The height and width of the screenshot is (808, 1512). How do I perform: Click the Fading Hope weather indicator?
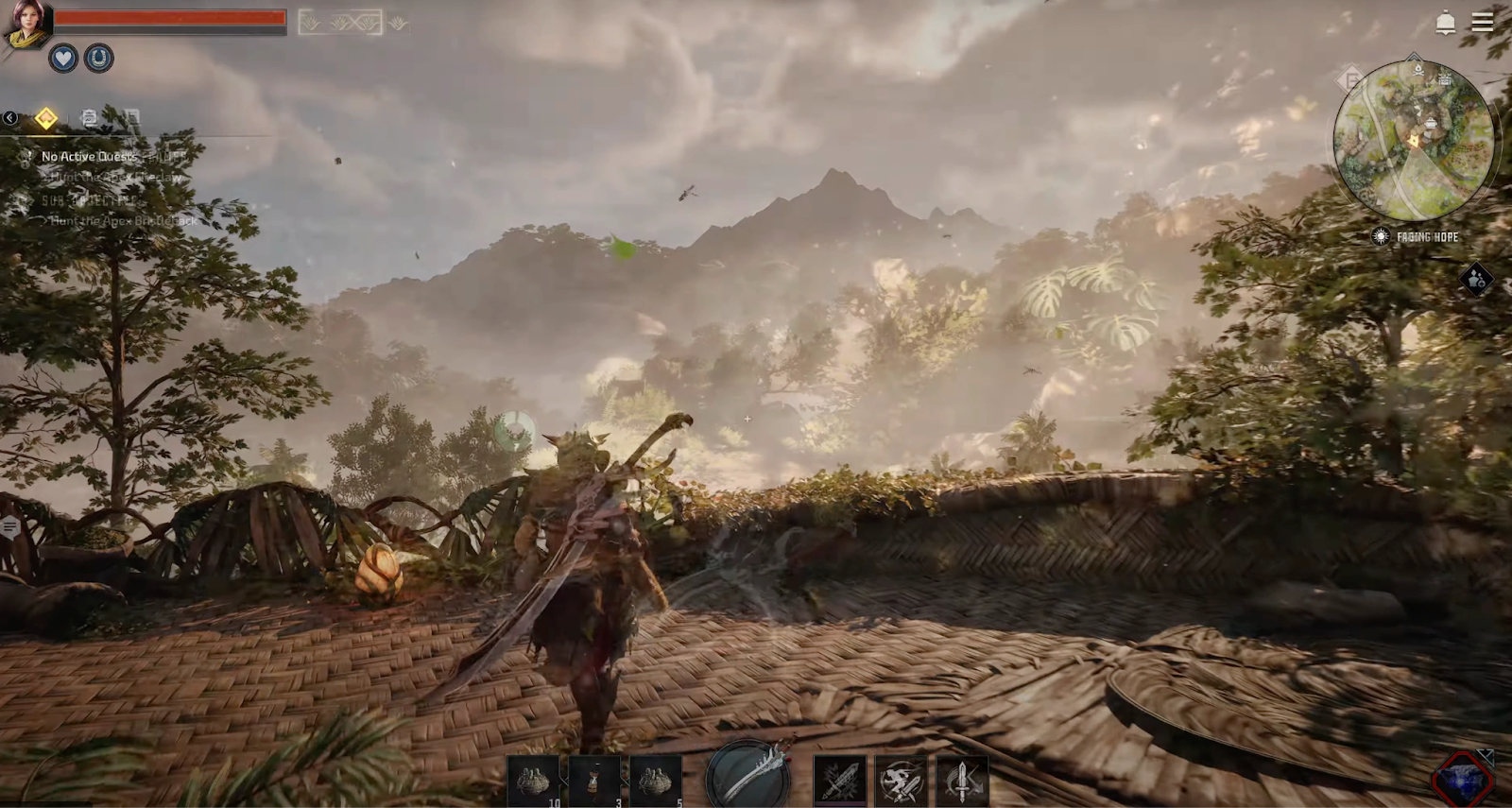point(1417,236)
